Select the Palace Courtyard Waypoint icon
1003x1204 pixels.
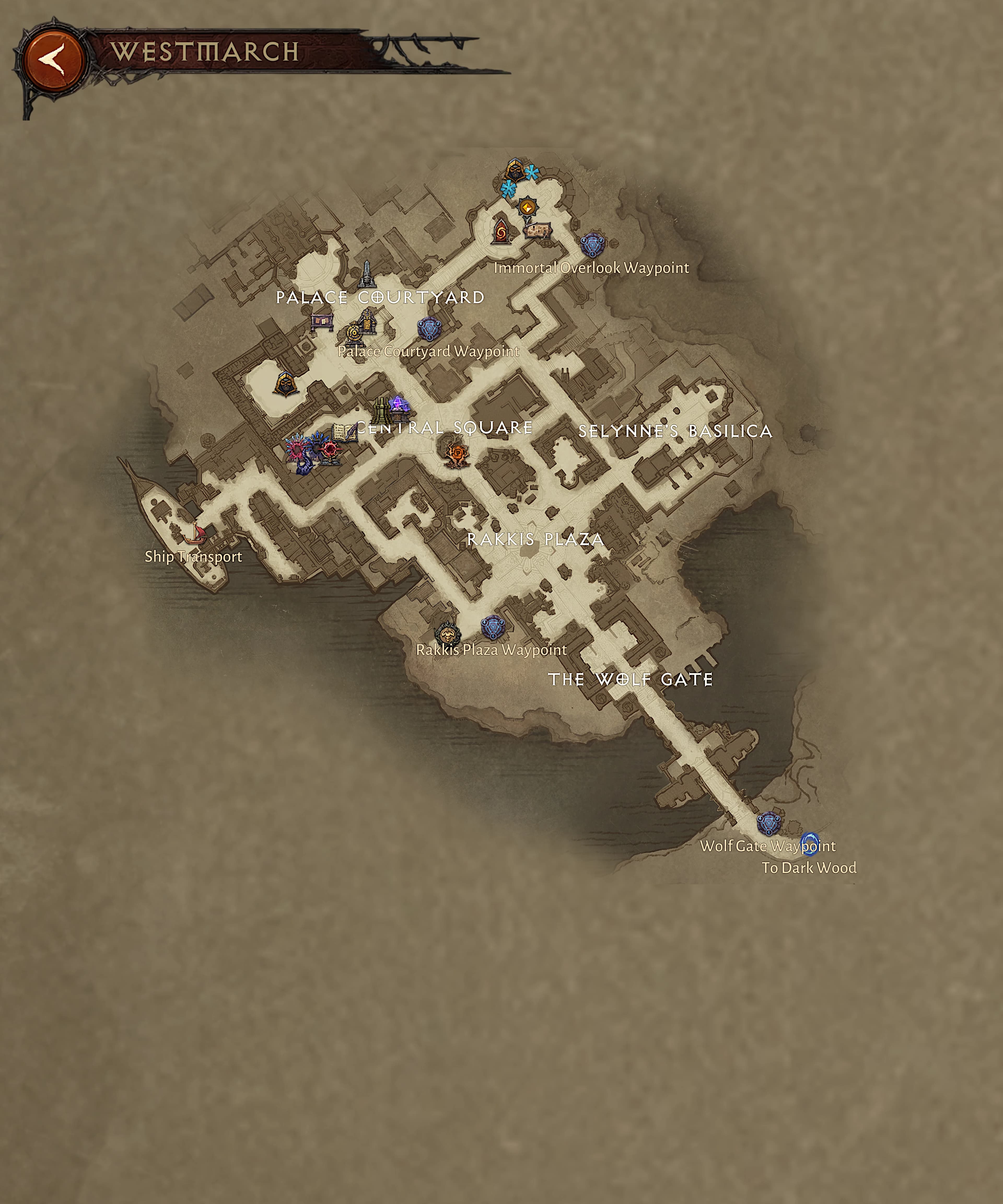[x=429, y=328]
